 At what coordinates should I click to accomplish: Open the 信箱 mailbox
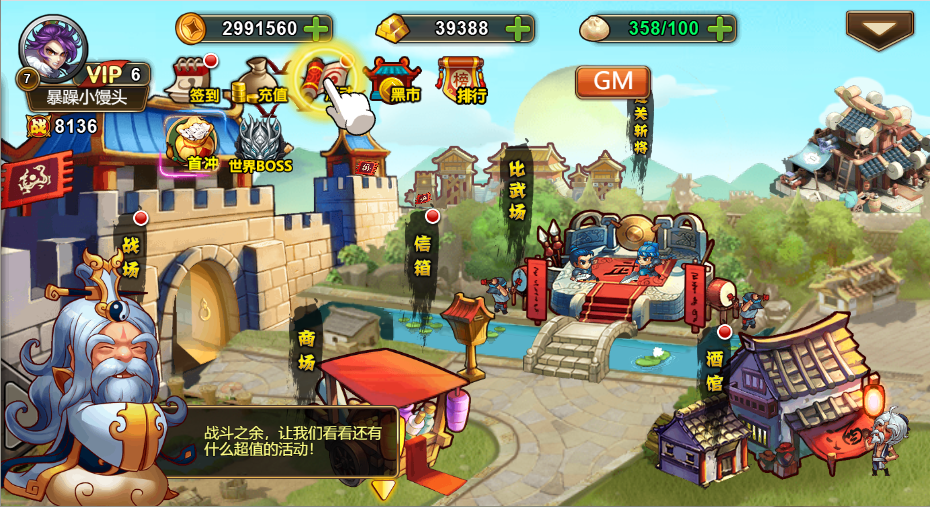click(x=425, y=255)
